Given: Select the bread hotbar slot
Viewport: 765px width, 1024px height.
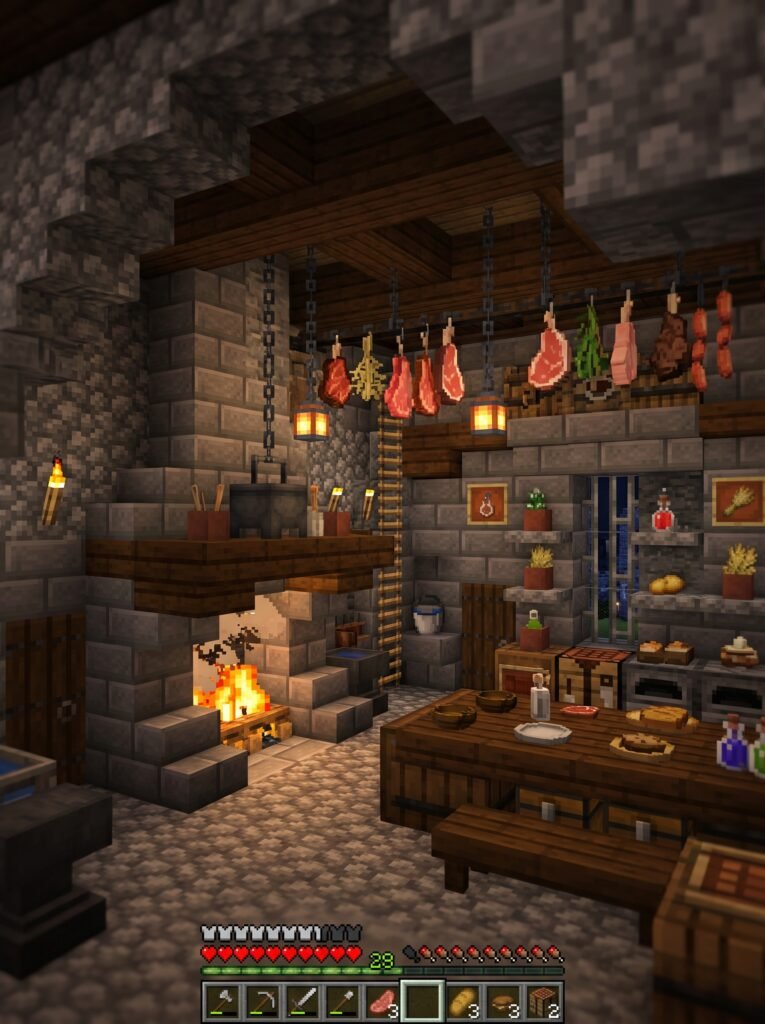Looking at the screenshot, I should pyautogui.click(x=462, y=1001).
